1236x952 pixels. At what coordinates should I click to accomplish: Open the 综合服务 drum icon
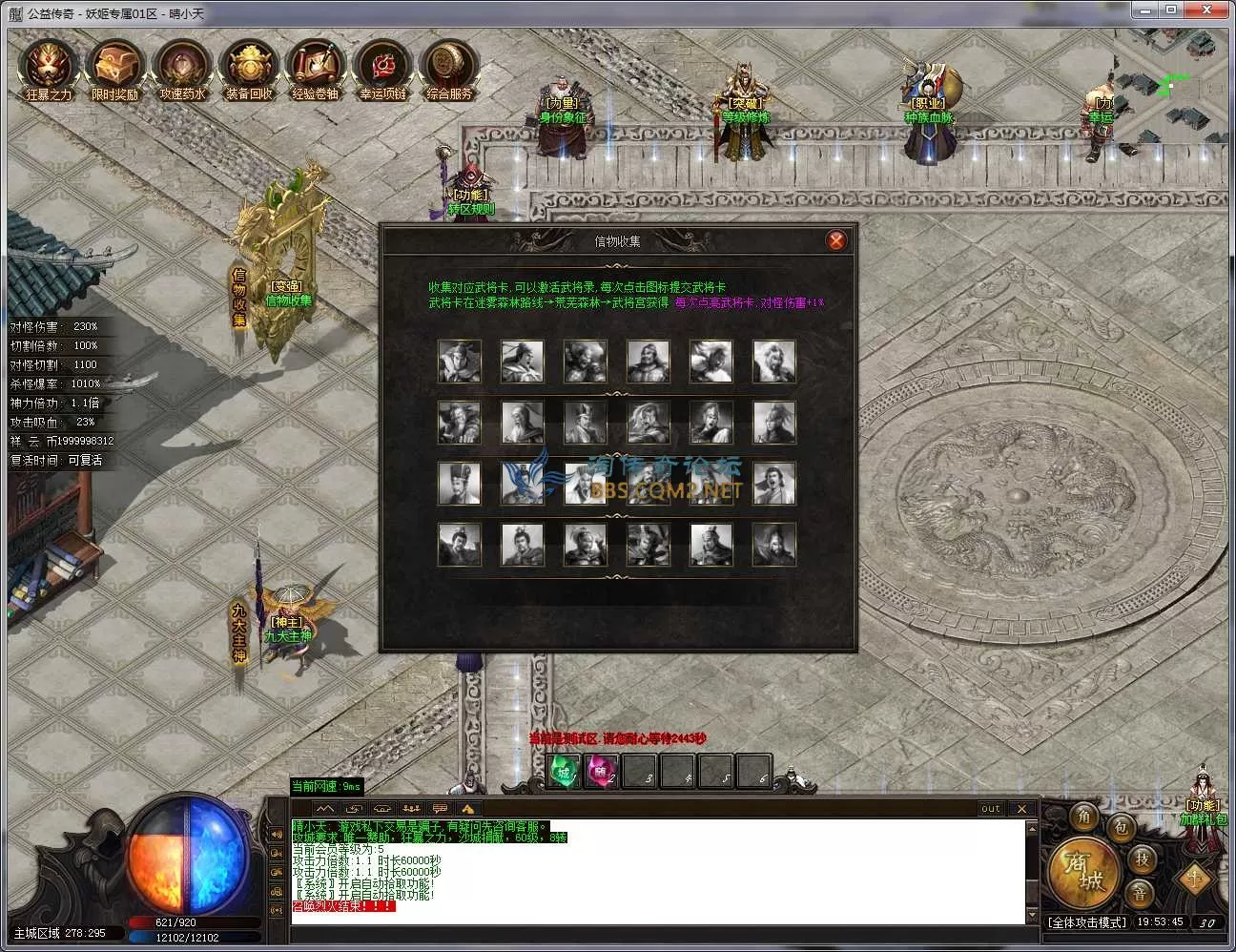(449, 69)
